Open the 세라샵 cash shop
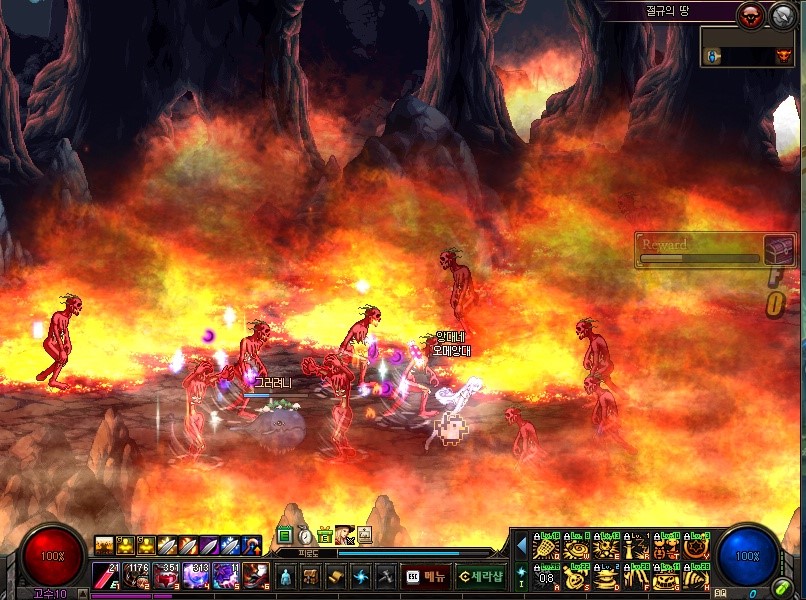 [480, 576]
